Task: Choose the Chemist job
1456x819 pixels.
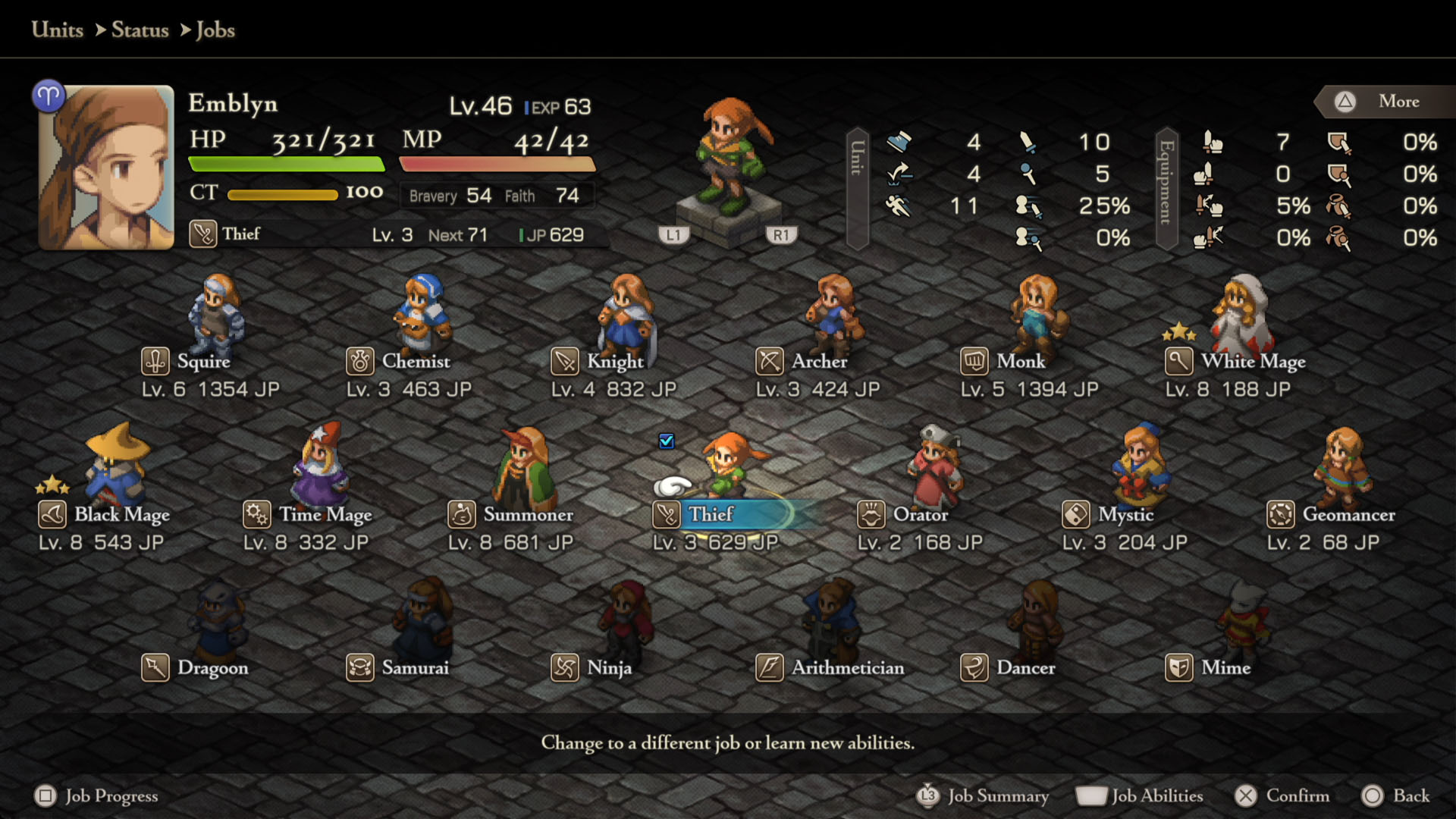Action: [x=416, y=362]
